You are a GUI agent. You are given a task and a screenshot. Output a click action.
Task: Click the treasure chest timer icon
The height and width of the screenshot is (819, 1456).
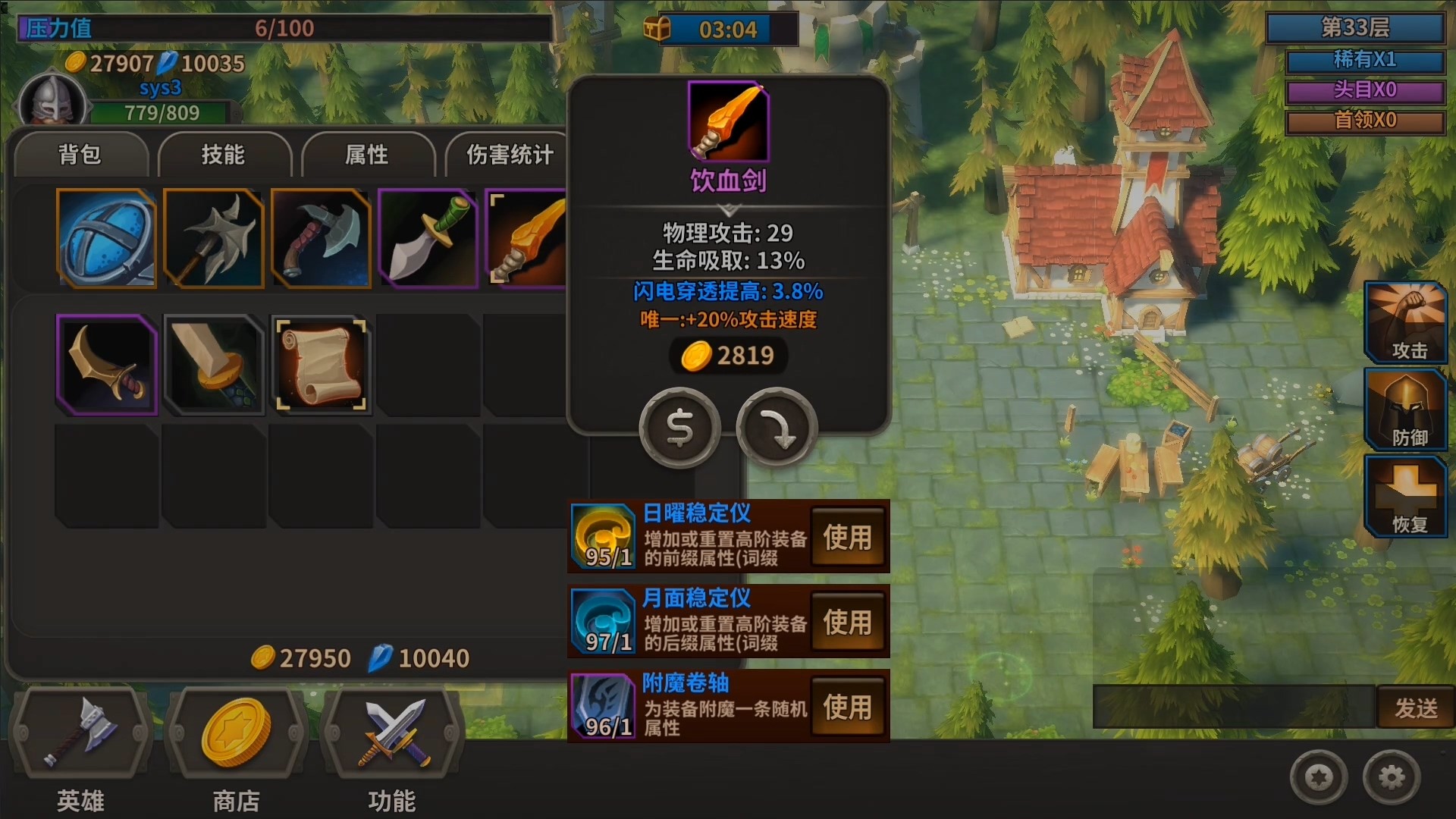[657, 29]
